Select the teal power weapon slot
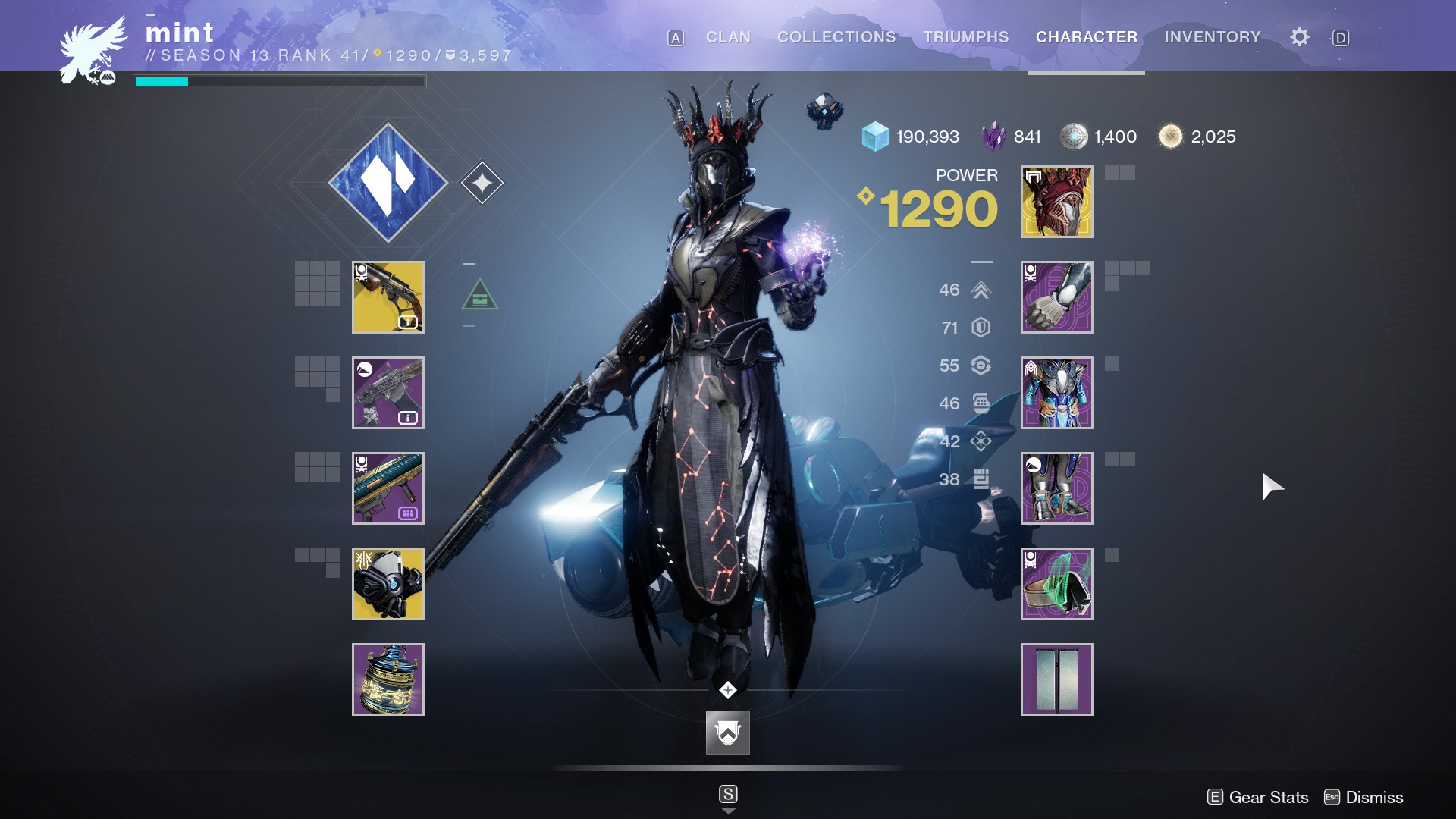The width and height of the screenshot is (1456, 819). point(388,488)
